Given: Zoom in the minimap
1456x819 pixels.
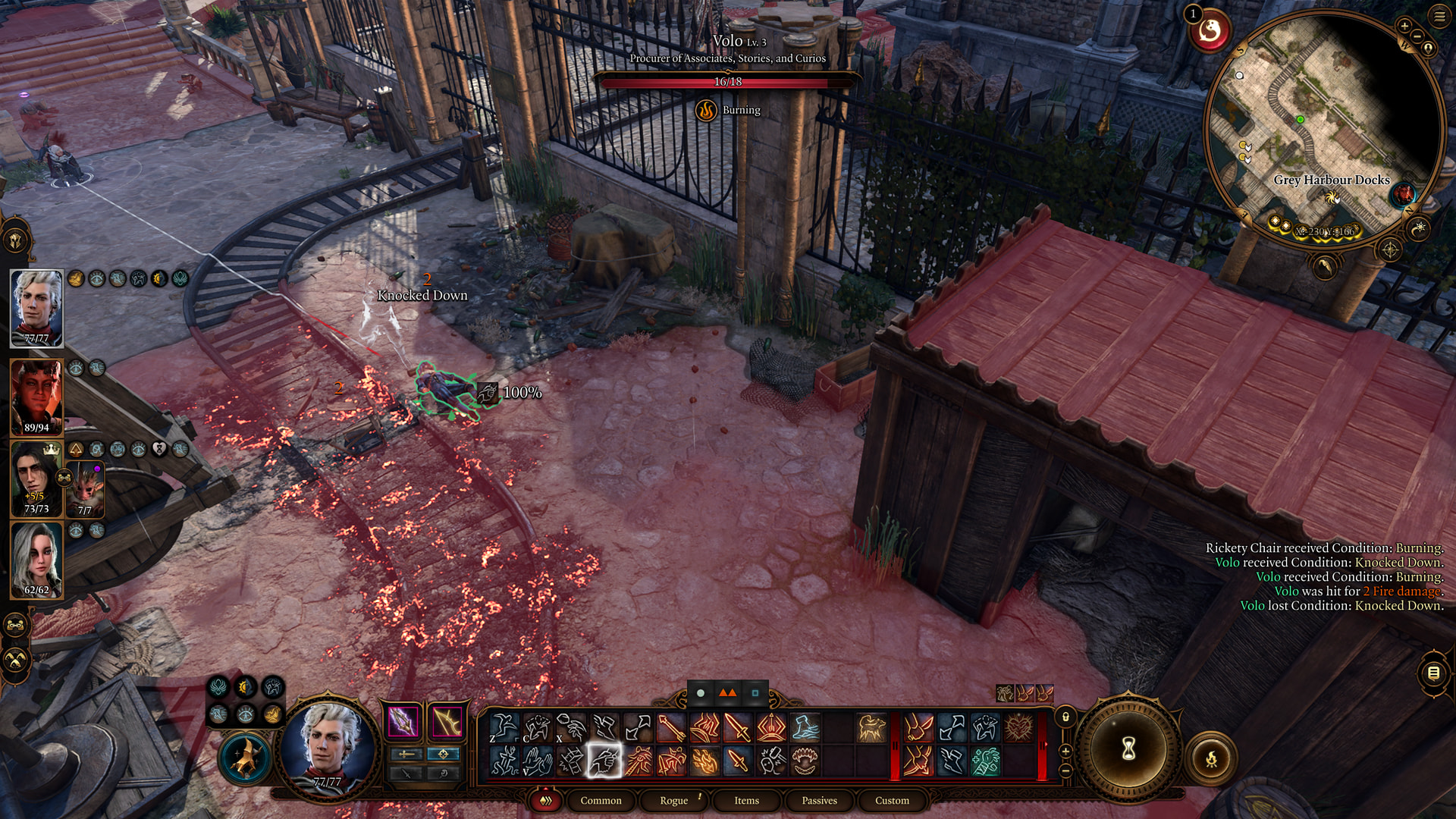Looking at the screenshot, I should click(1404, 27).
